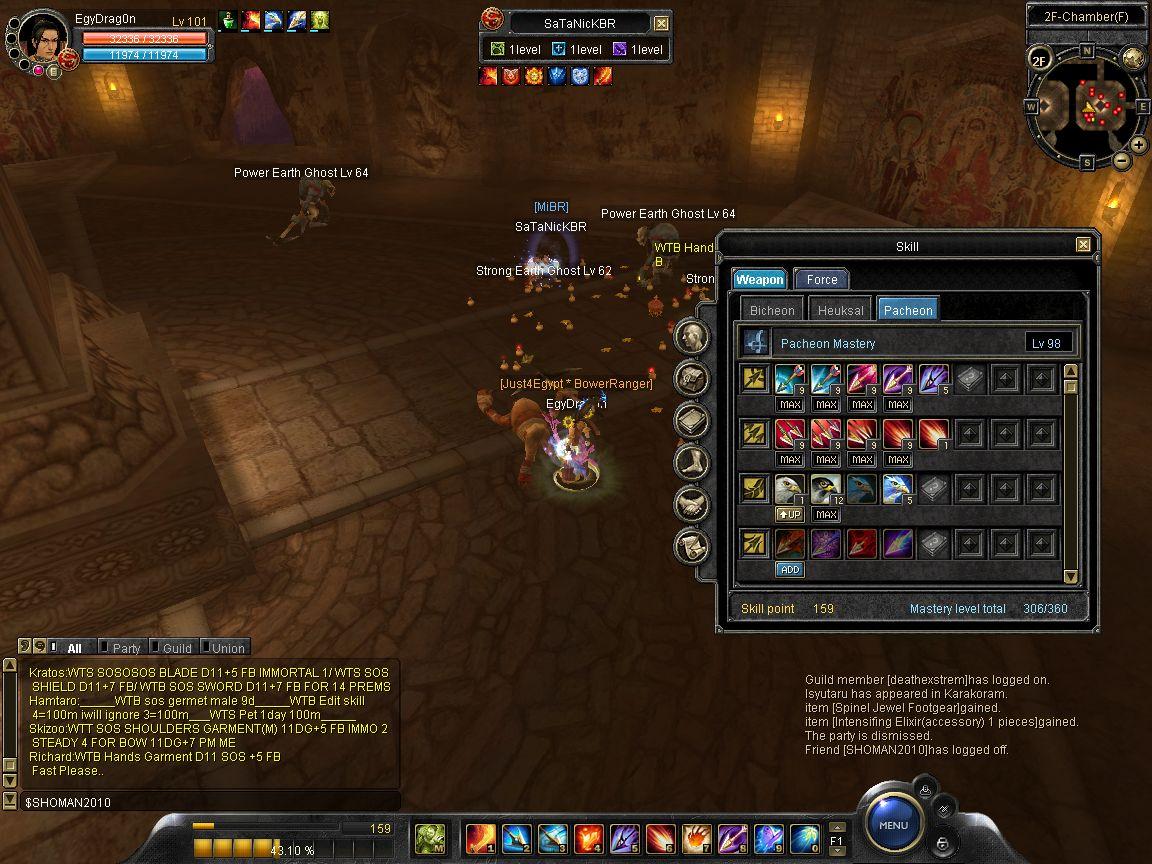This screenshot has height=864, width=1152.
Task: Open the round MENU button
Action: point(893,825)
